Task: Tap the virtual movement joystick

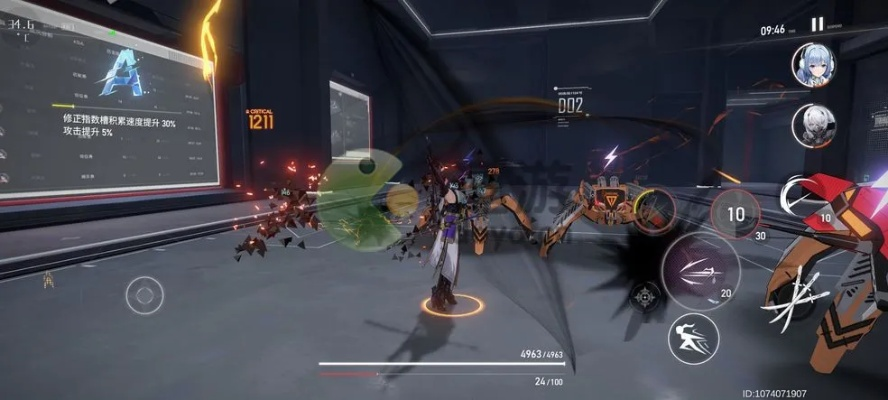Action: (x=144, y=295)
